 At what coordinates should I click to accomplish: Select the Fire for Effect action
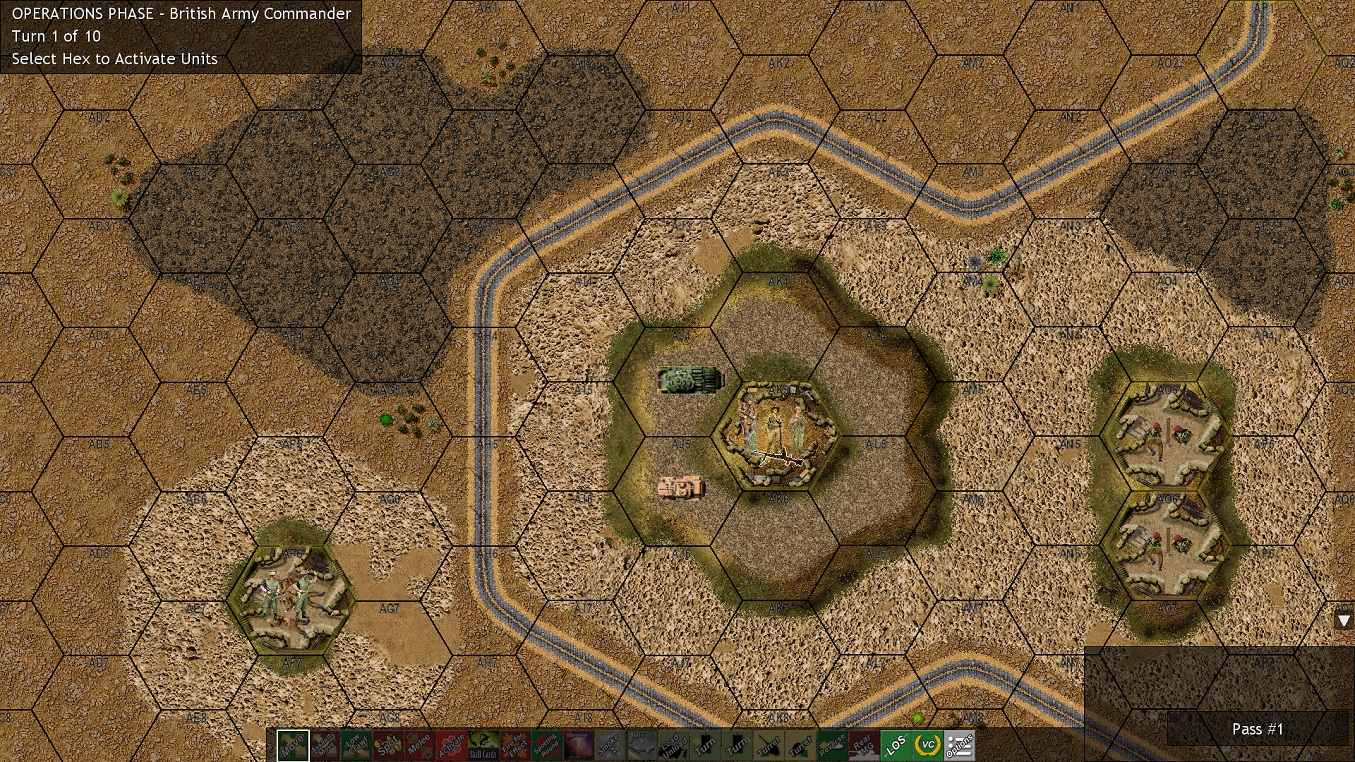click(x=516, y=745)
